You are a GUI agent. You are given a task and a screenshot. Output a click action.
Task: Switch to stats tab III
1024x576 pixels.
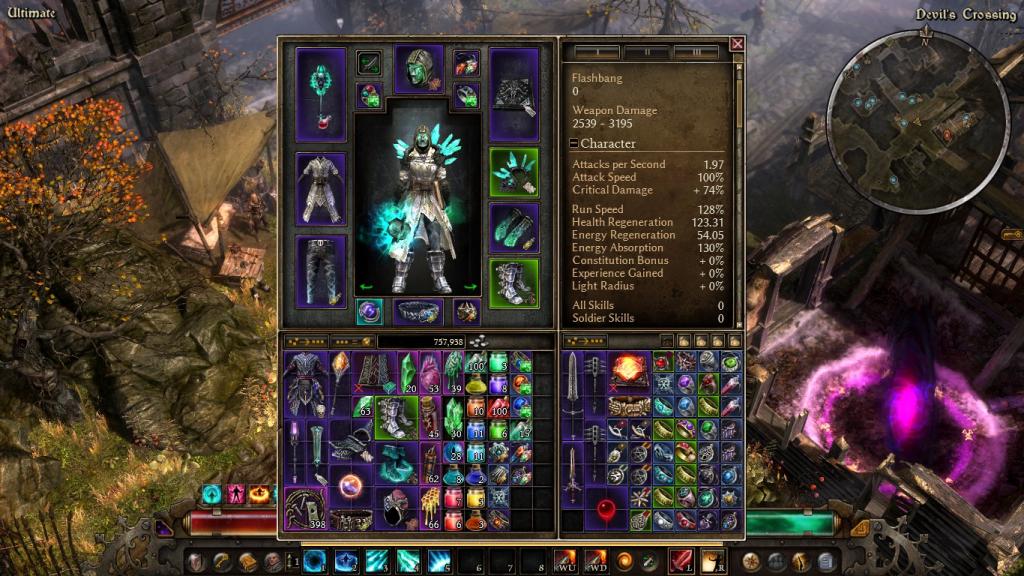[x=695, y=51]
